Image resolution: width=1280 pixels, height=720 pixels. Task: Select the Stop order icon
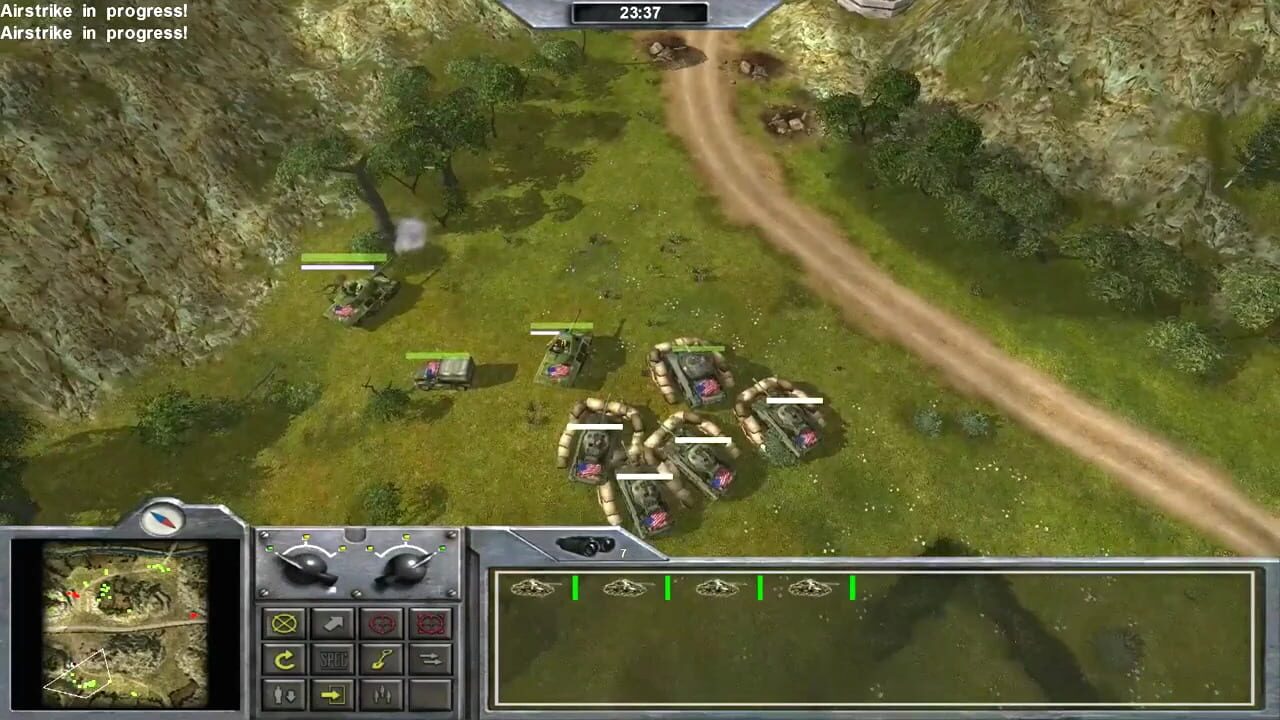click(x=284, y=623)
